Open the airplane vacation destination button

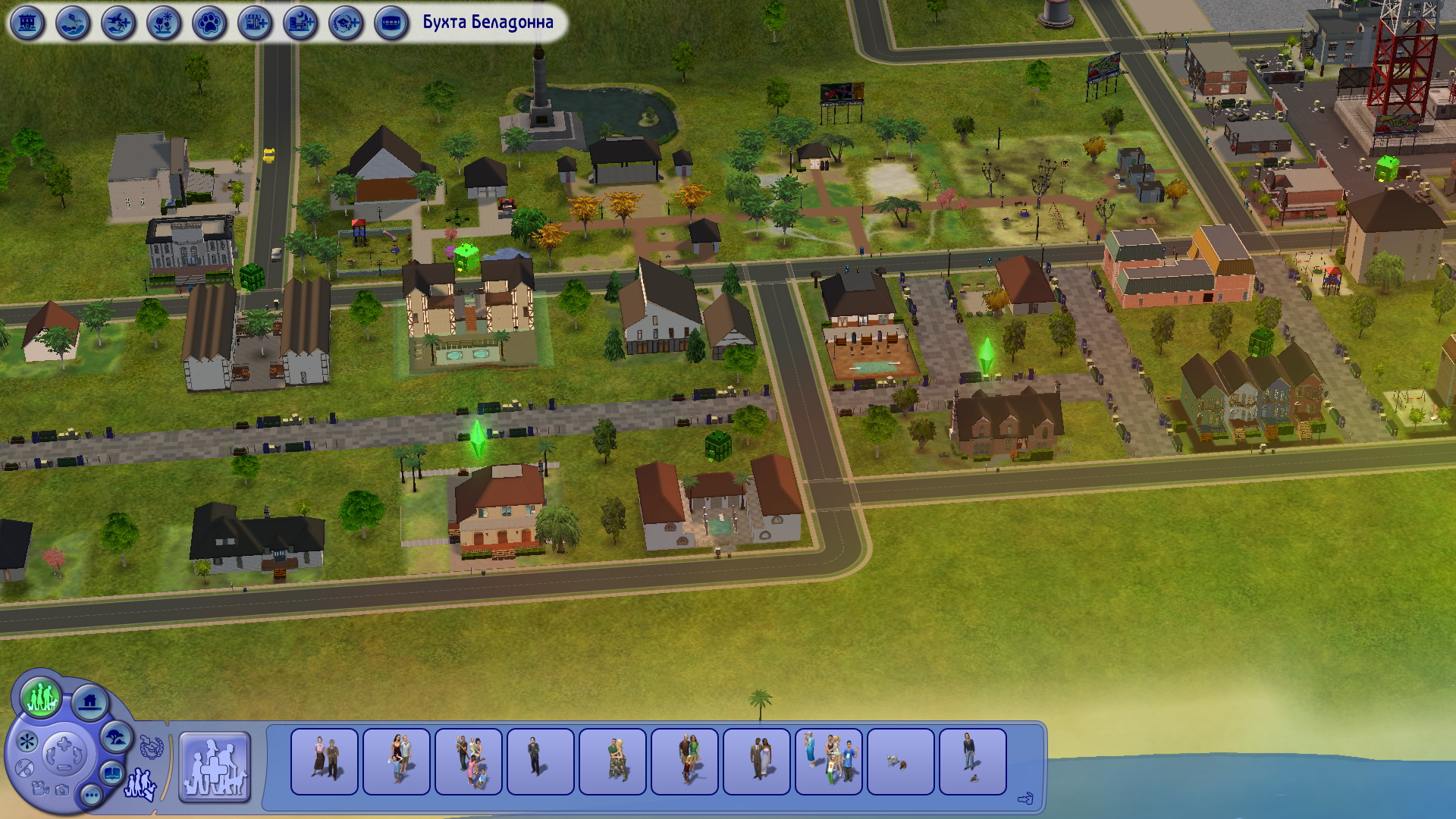pos(118,24)
